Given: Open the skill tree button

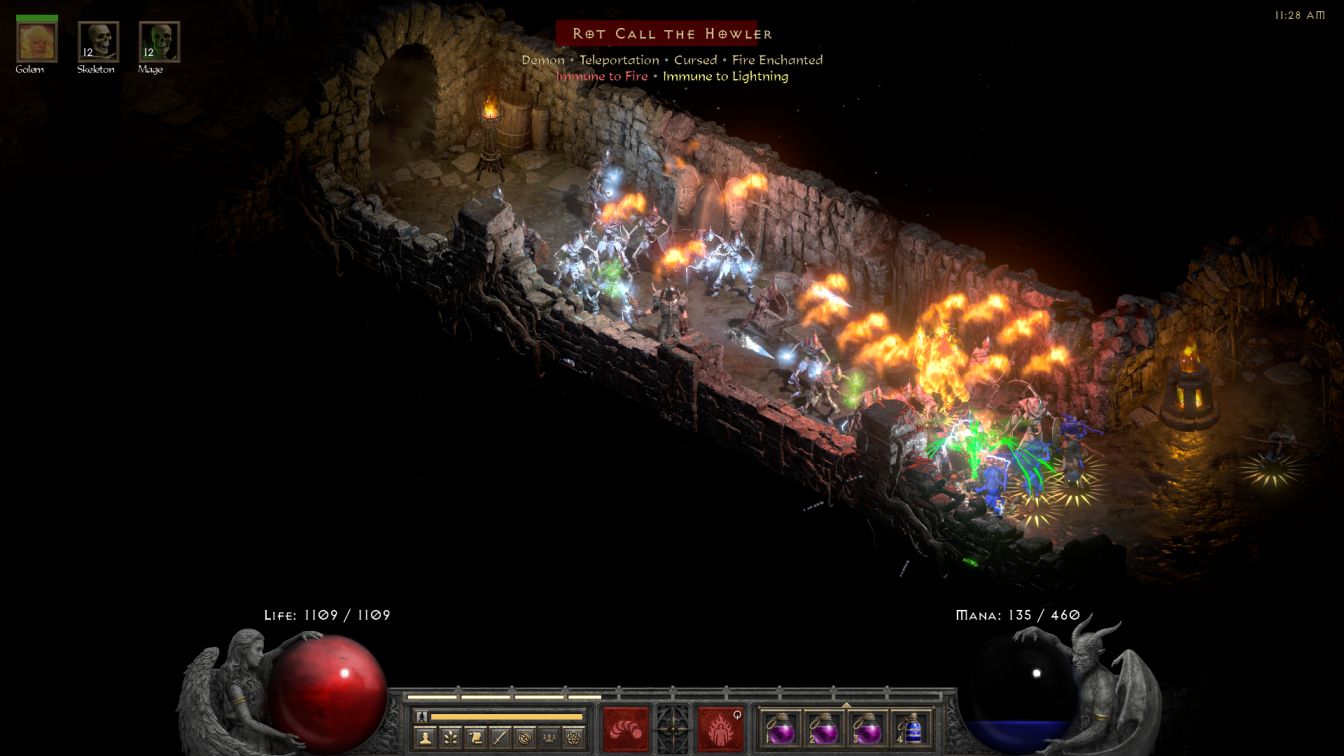Looking at the screenshot, I should tap(450, 738).
